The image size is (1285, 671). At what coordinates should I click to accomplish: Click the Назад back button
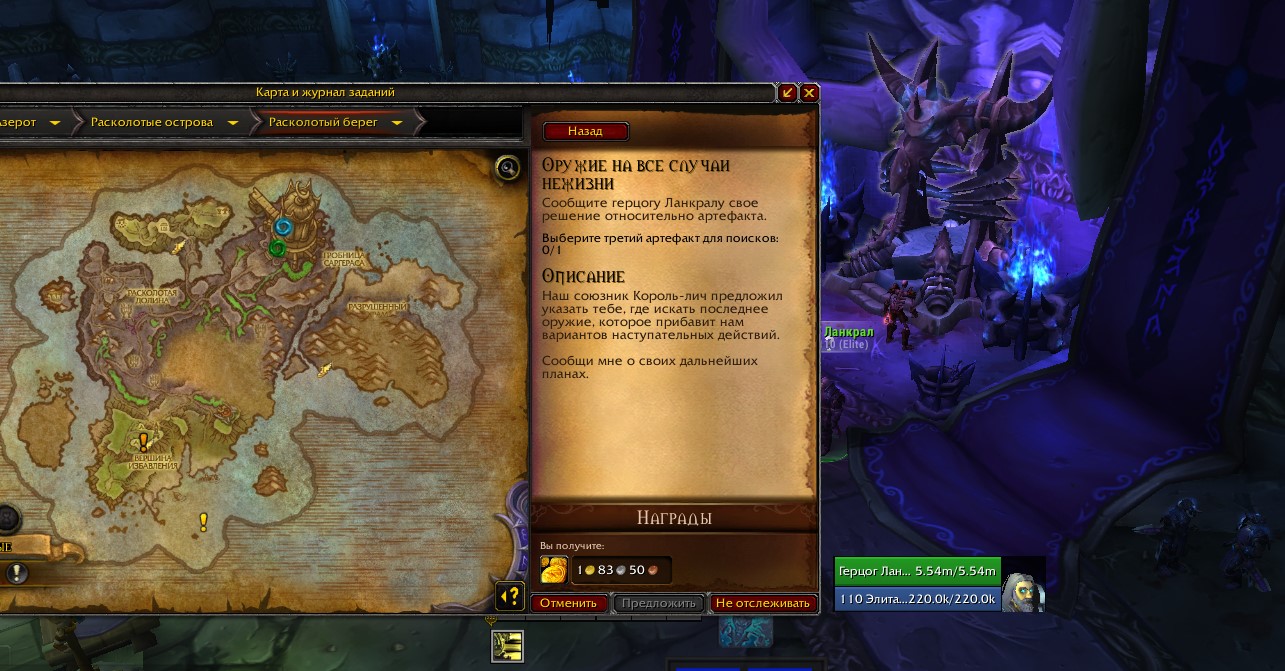(x=585, y=131)
